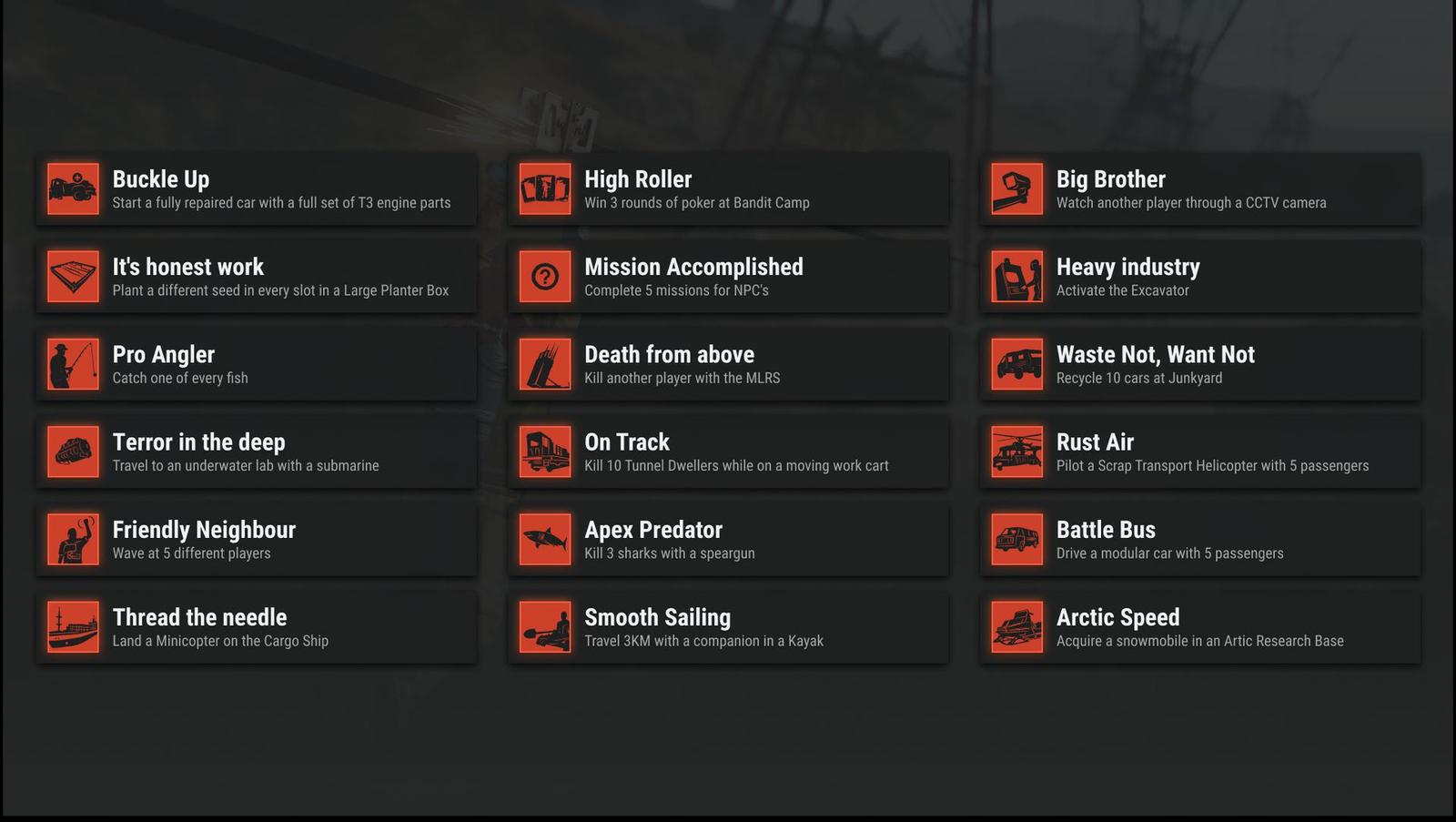The width and height of the screenshot is (1456, 822).
Task: Click the Buckle Up car repair icon
Action: pyautogui.click(x=73, y=188)
